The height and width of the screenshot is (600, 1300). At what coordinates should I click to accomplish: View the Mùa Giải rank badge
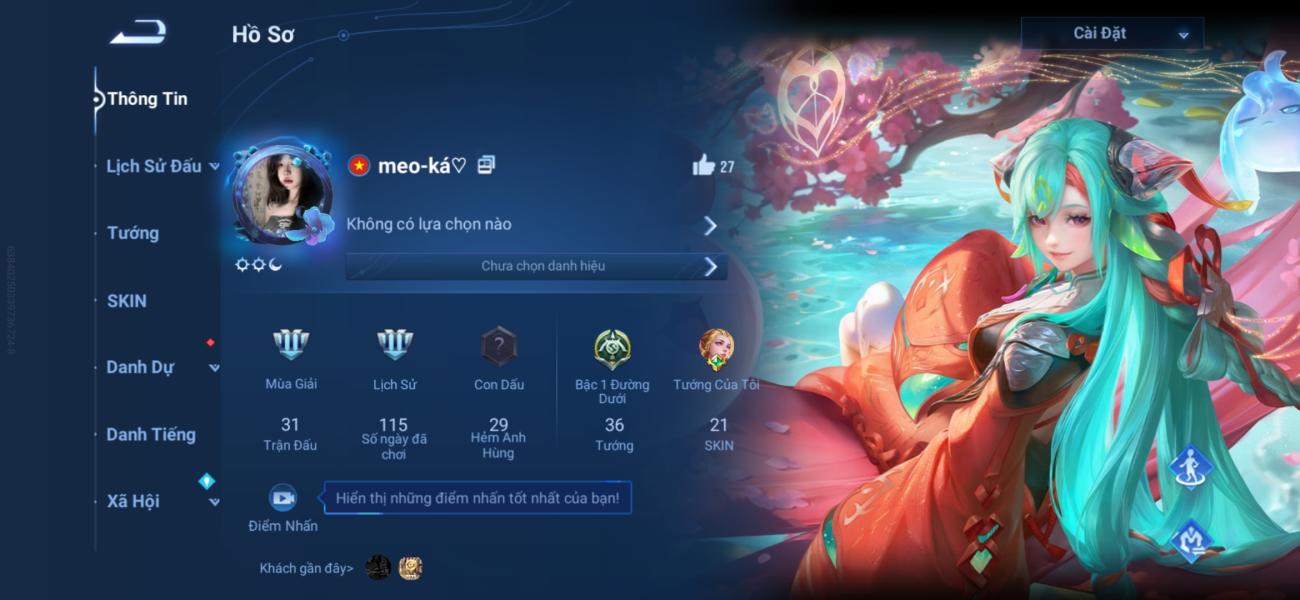coord(291,346)
